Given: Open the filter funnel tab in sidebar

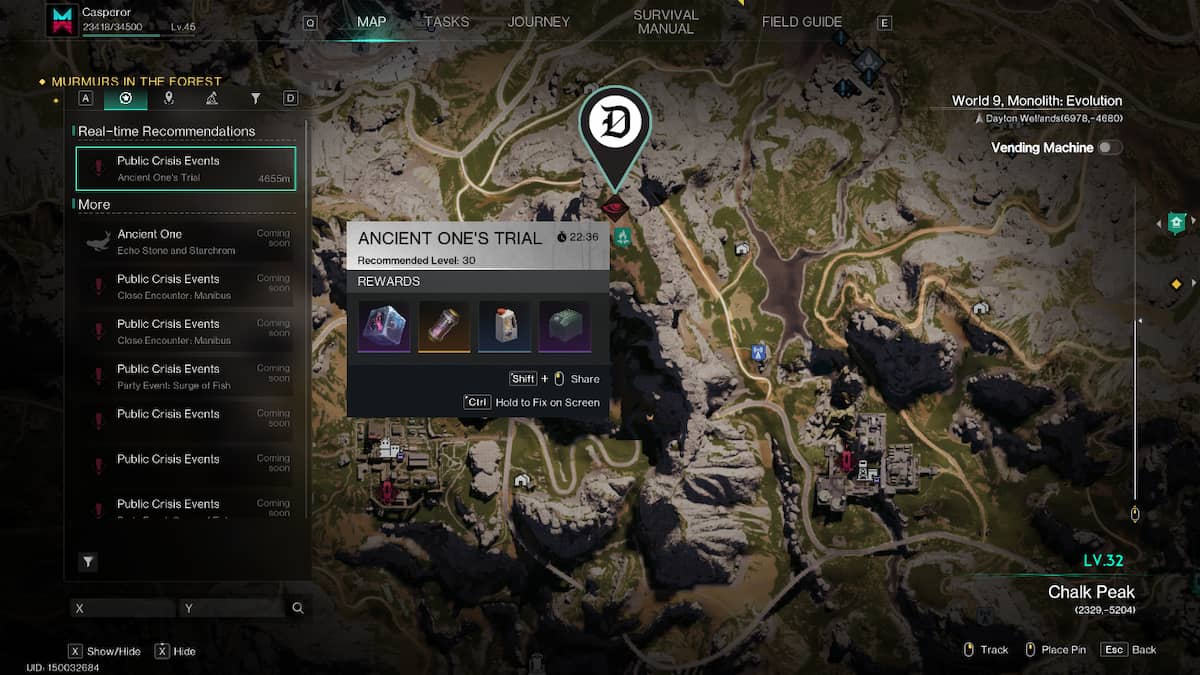Looking at the screenshot, I should click(255, 98).
